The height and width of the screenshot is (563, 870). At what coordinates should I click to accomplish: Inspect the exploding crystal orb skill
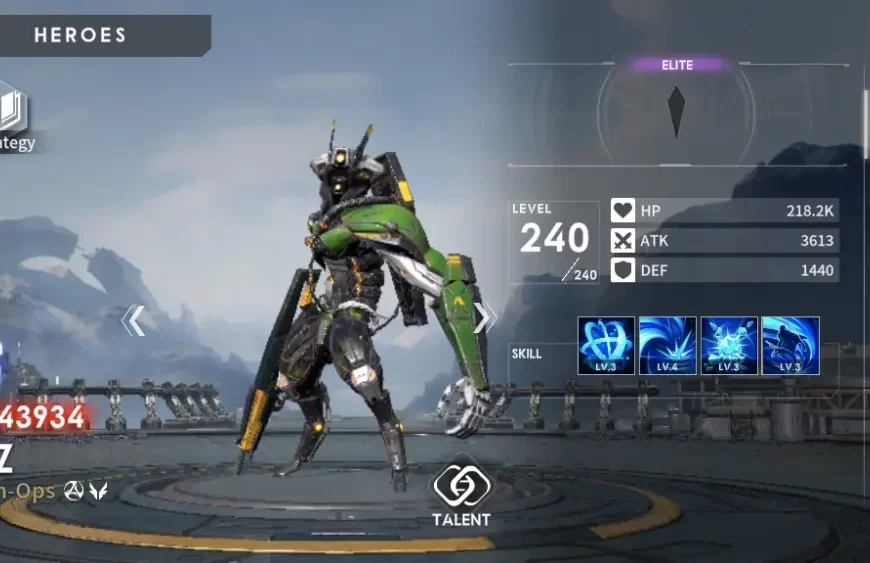point(729,346)
